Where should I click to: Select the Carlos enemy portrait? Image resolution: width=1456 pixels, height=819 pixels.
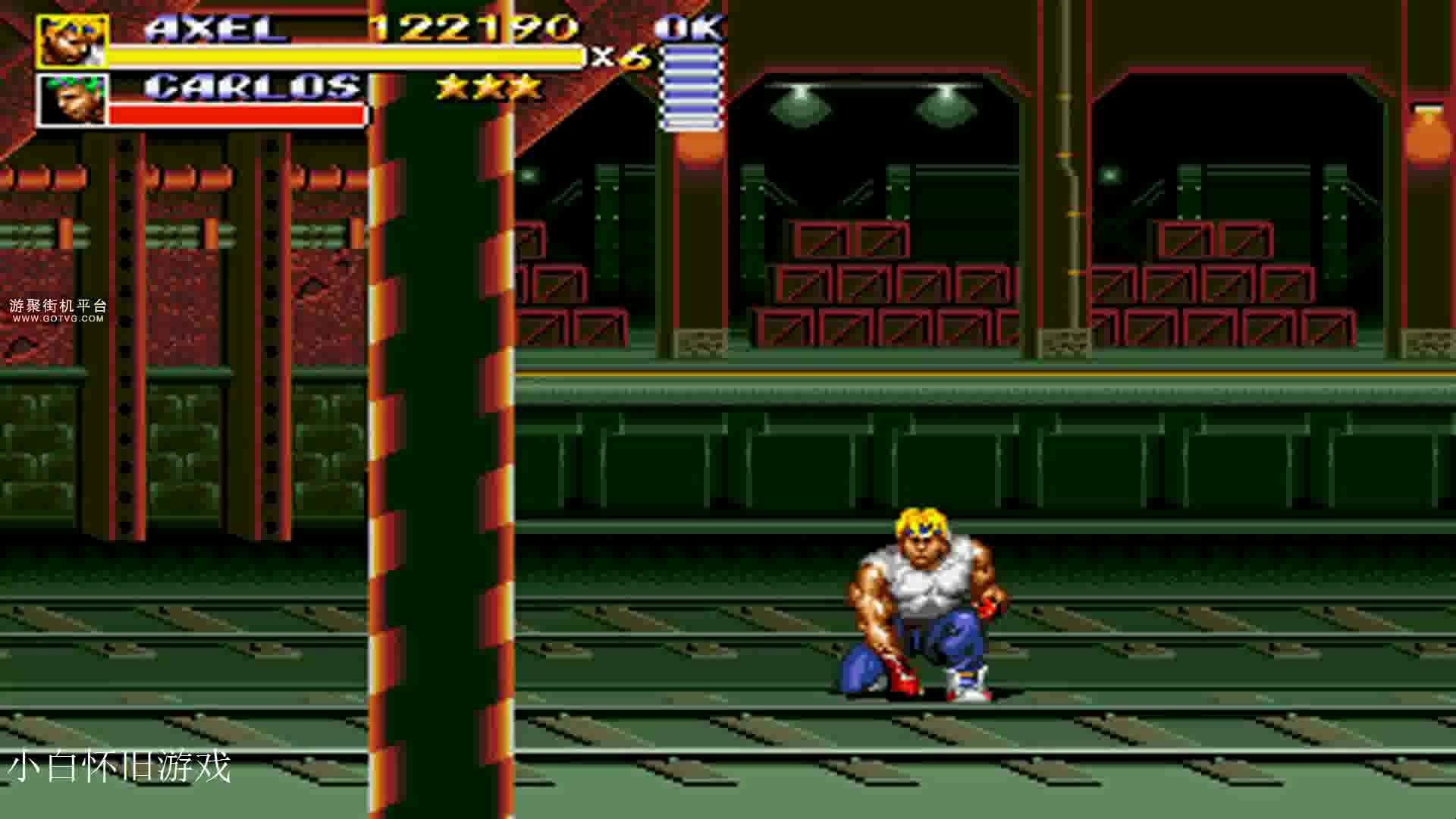click(72, 99)
